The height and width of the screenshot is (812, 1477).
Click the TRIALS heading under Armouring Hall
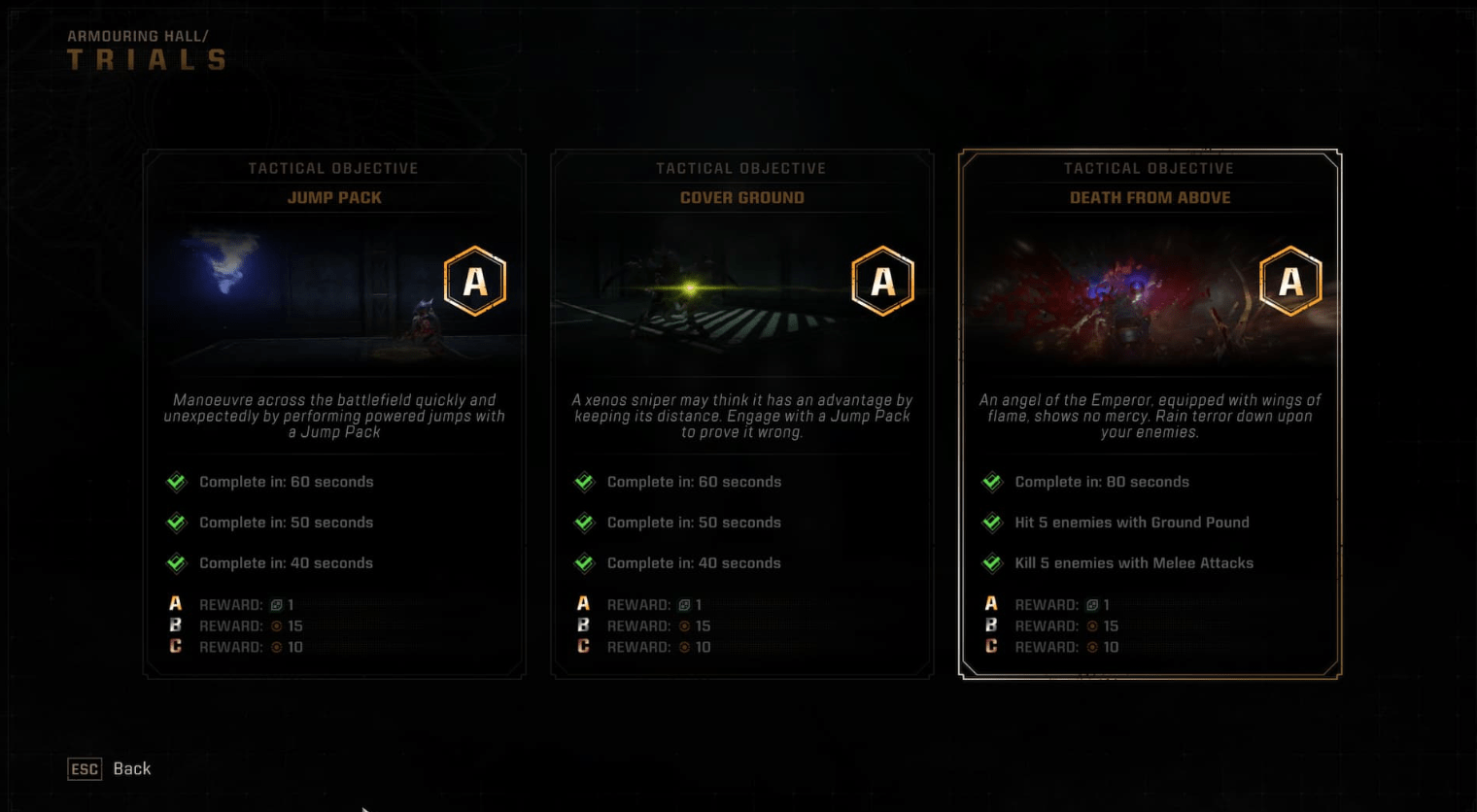146,59
